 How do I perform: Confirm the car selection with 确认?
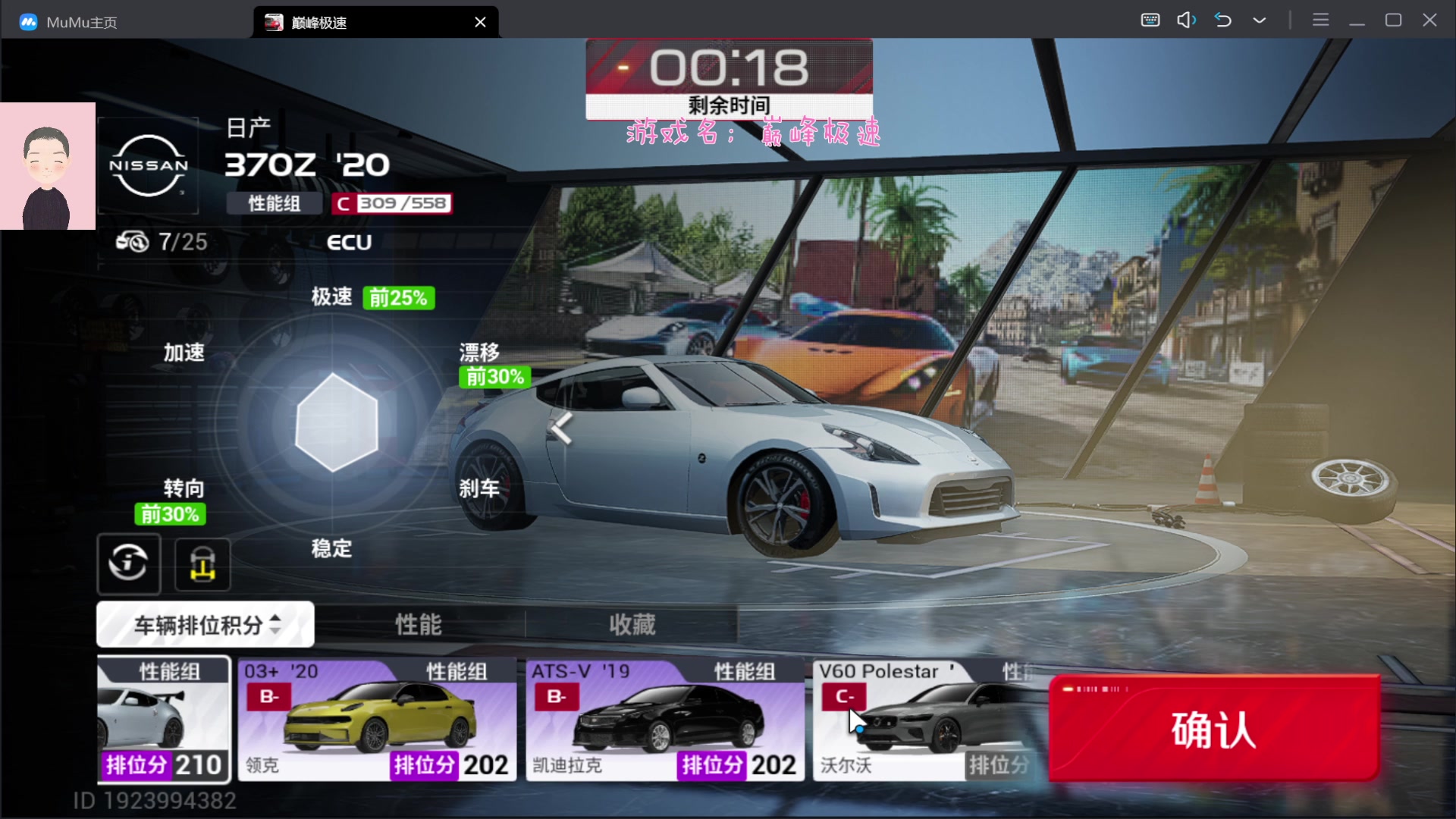(x=1213, y=729)
